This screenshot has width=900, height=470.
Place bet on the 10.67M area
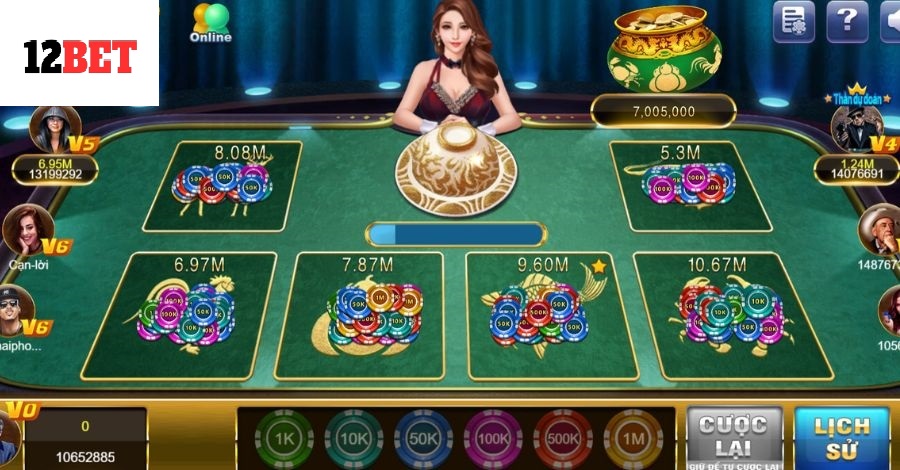[x=730, y=316]
